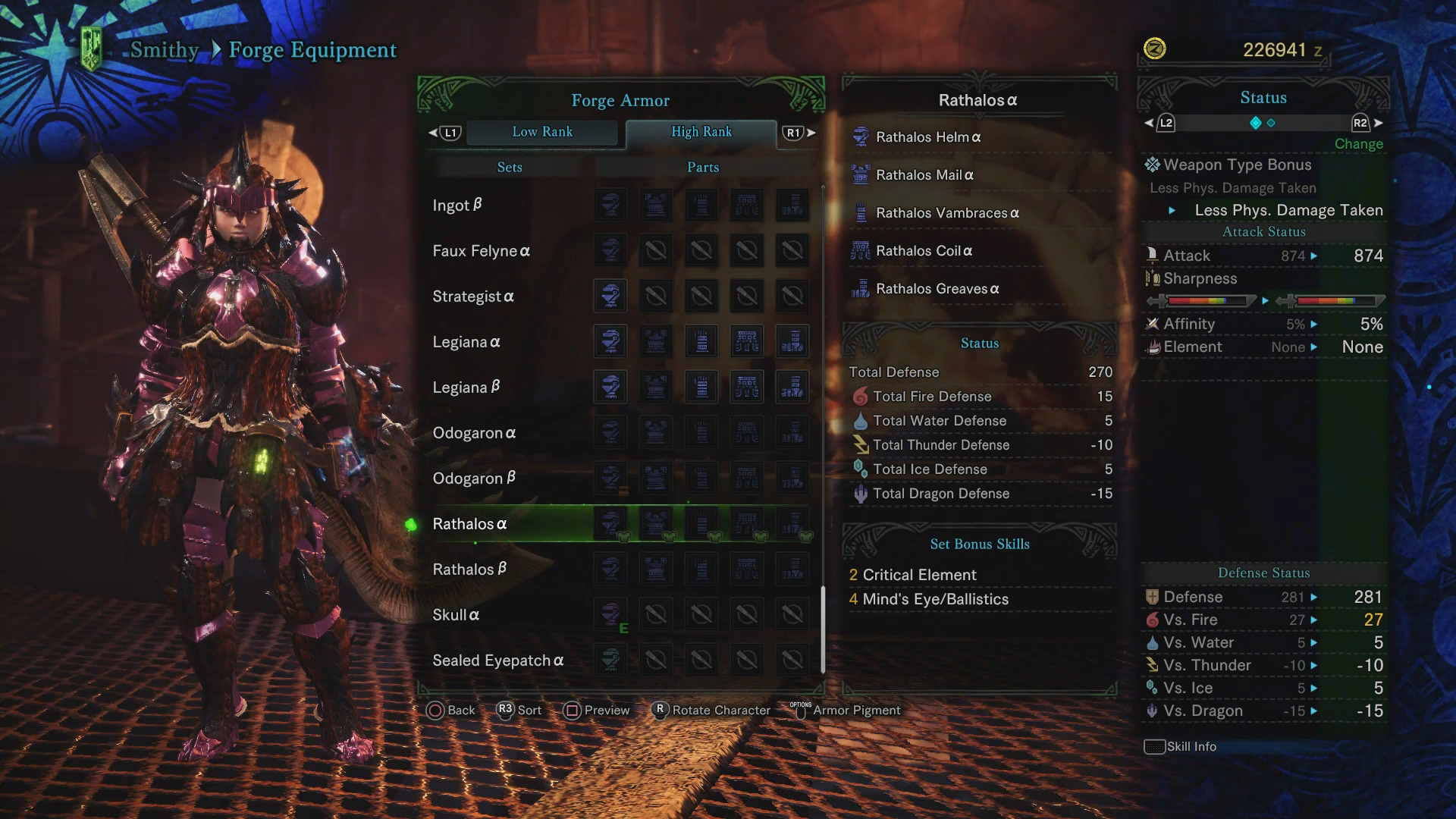Select the helm icon in the Ingot β row

tap(610, 205)
